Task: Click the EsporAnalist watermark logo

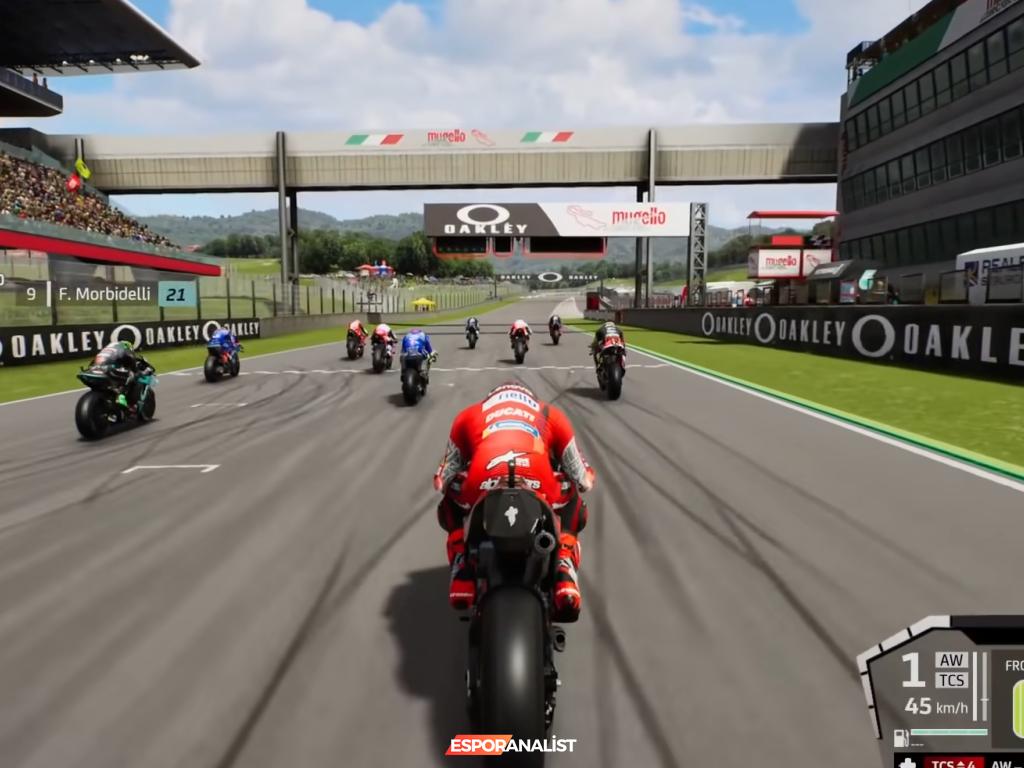Action: (x=511, y=745)
